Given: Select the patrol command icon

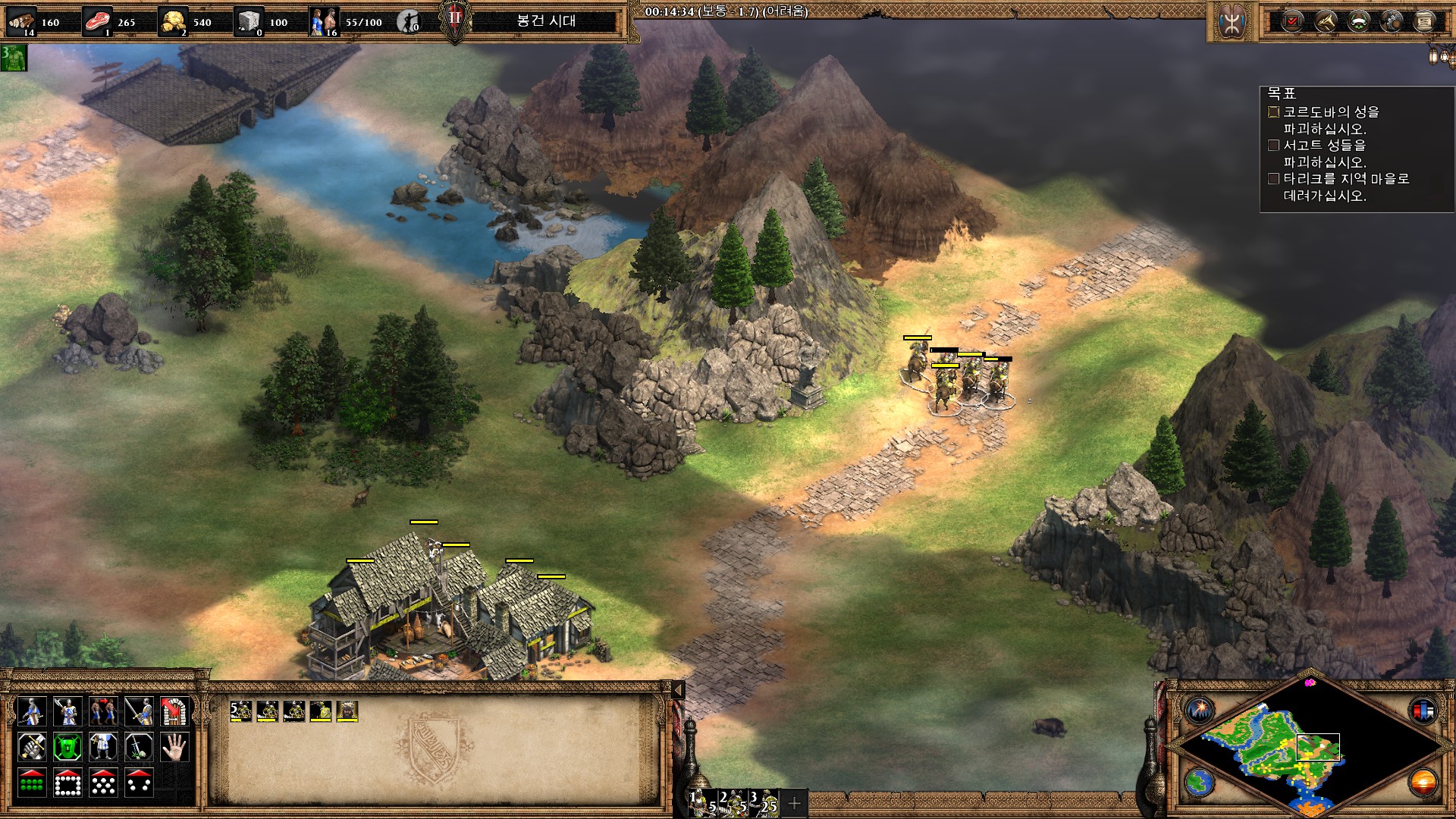Looking at the screenshot, I should 31,711.
